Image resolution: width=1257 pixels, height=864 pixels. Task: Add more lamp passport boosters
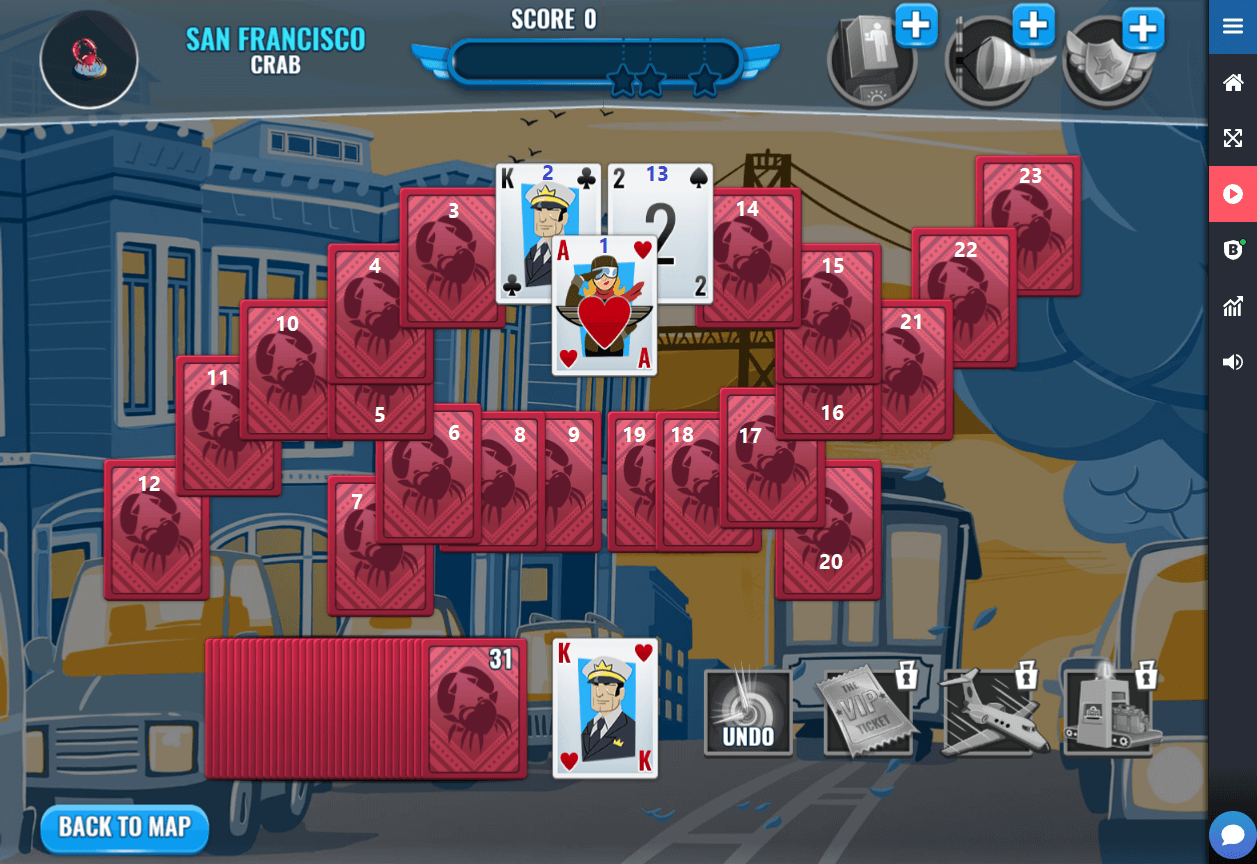pos(916,25)
